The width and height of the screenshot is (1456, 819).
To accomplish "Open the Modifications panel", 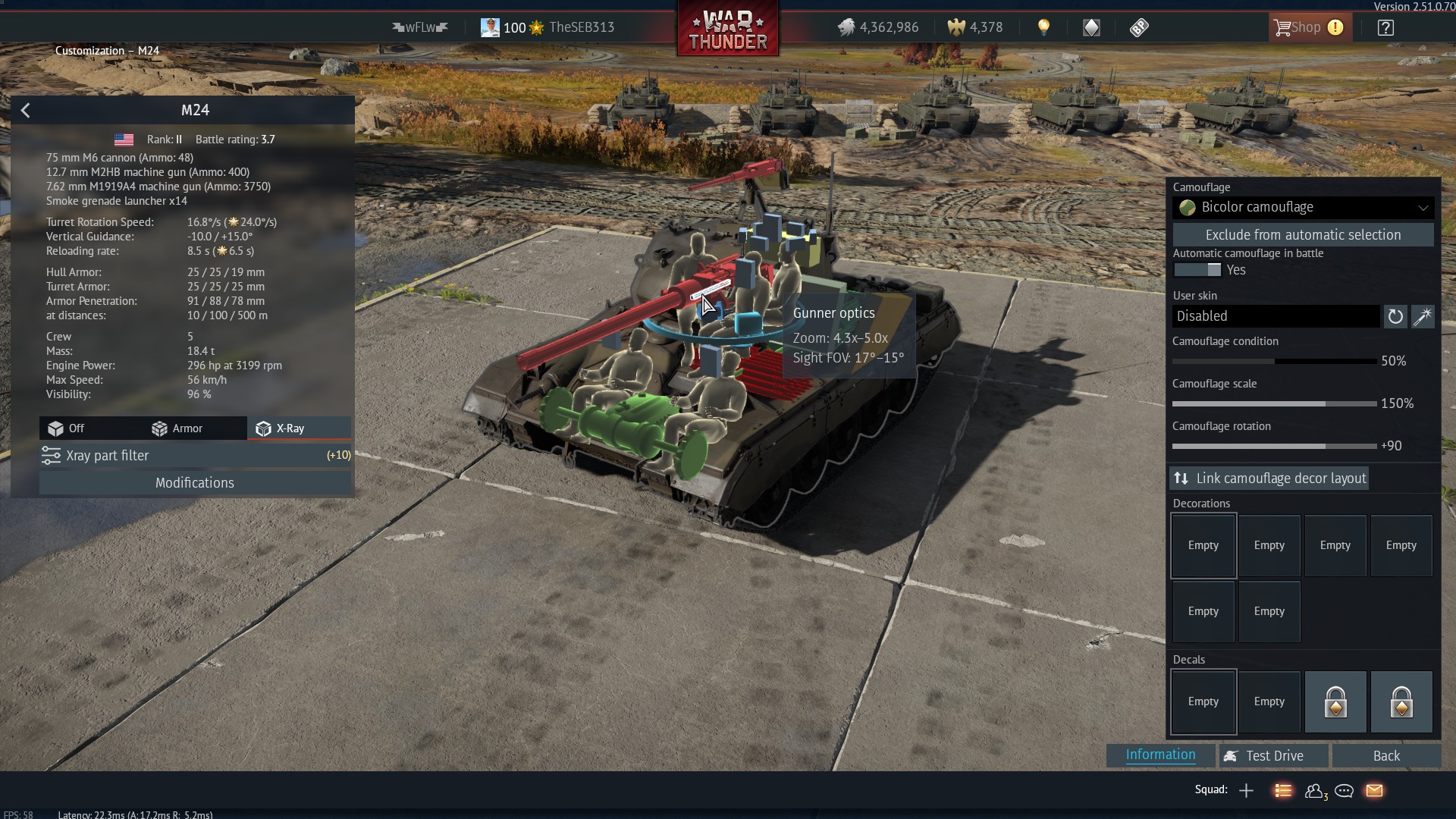I will pyautogui.click(x=195, y=483).
